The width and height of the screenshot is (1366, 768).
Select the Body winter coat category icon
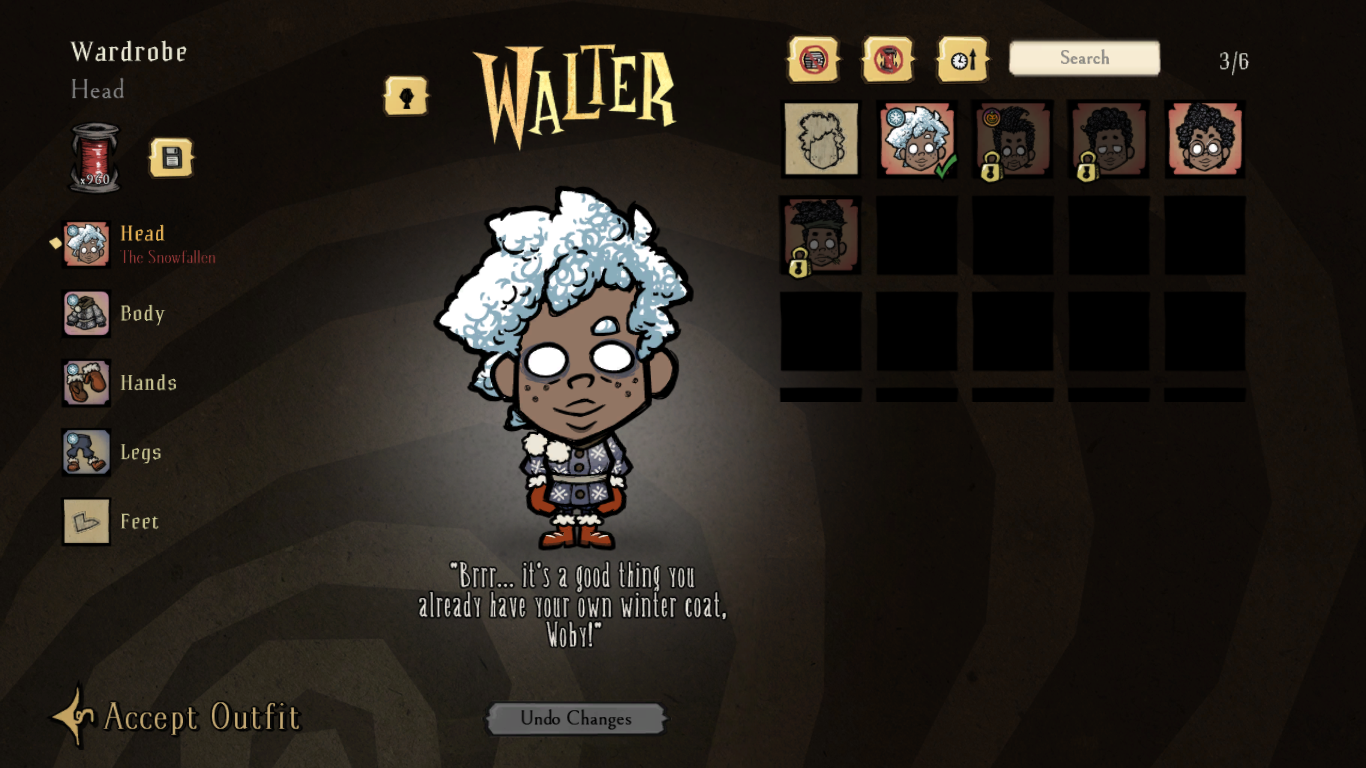pyautogui.click(x=85, y=313)
